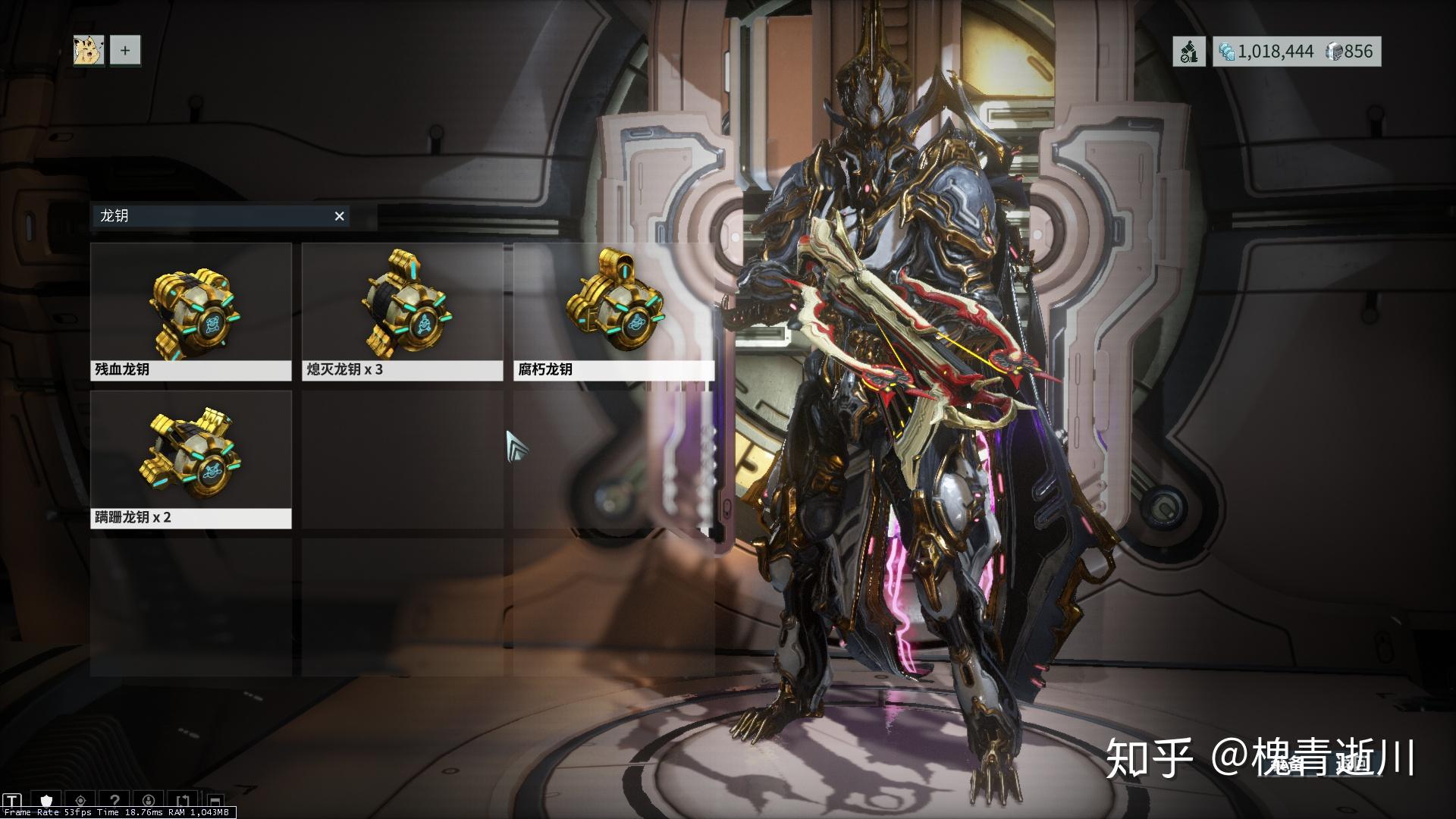Select the person silhouette chat tab

coord(149,801)
